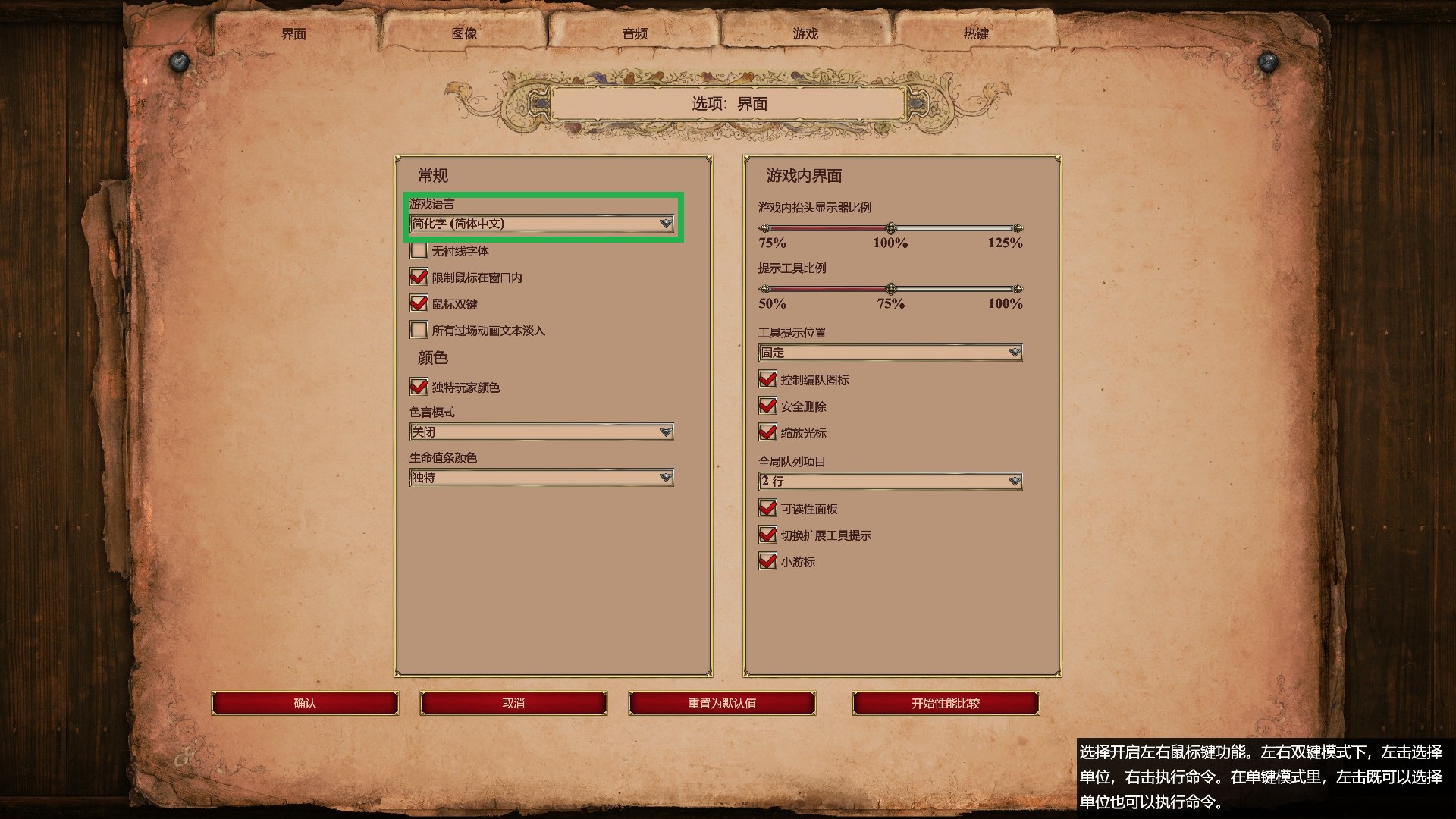
Task: Uncheck 限制鼠标在窗口内
Action: pyautogui.click(x=419, y=278)
